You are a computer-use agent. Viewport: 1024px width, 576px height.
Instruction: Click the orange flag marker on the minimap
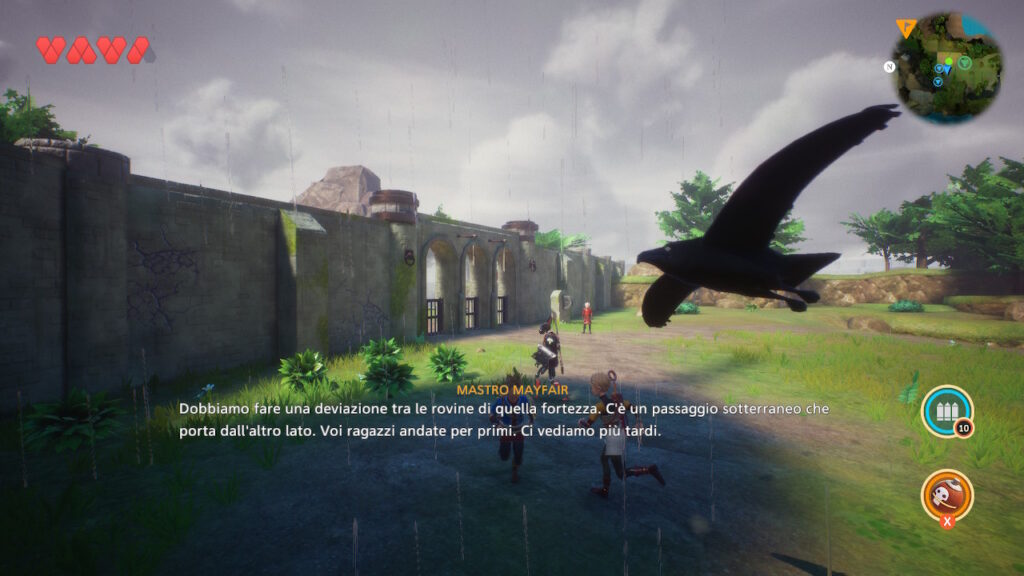pos(906,28)
